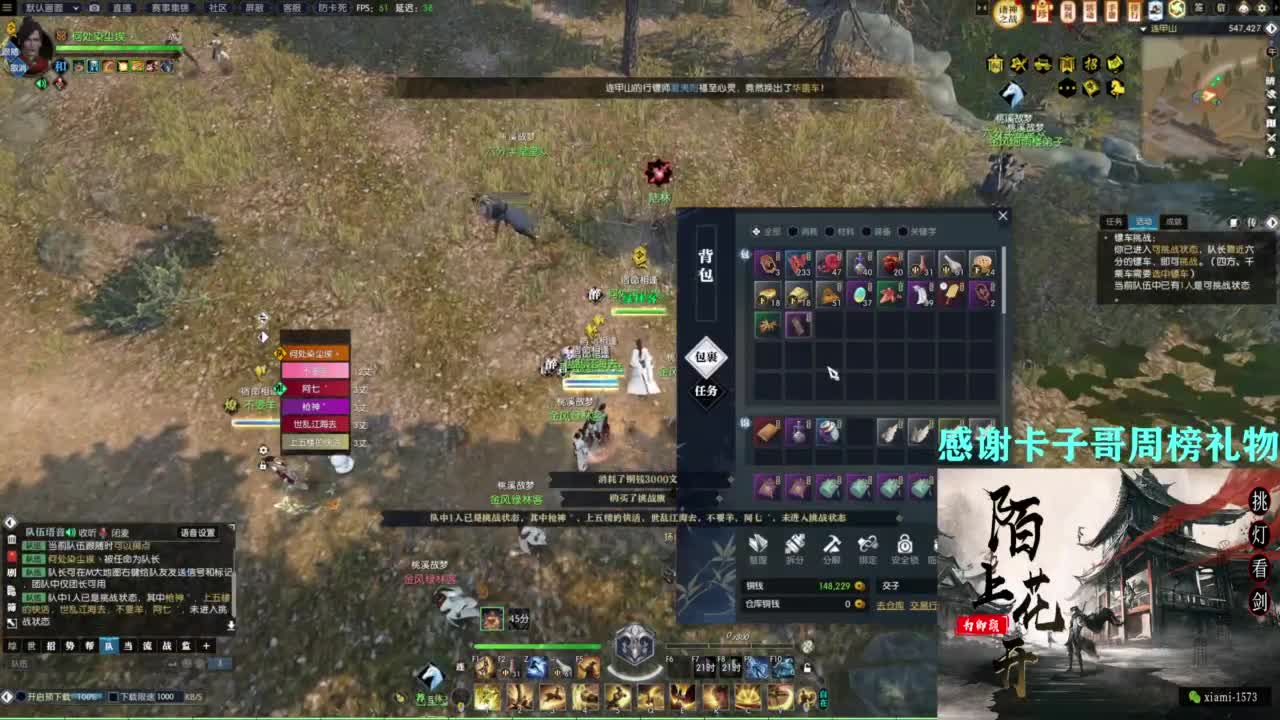Switch to the 任务 tab in the backpack sidebar
This screenshot has height=720, width=1280.
point(706,391)
